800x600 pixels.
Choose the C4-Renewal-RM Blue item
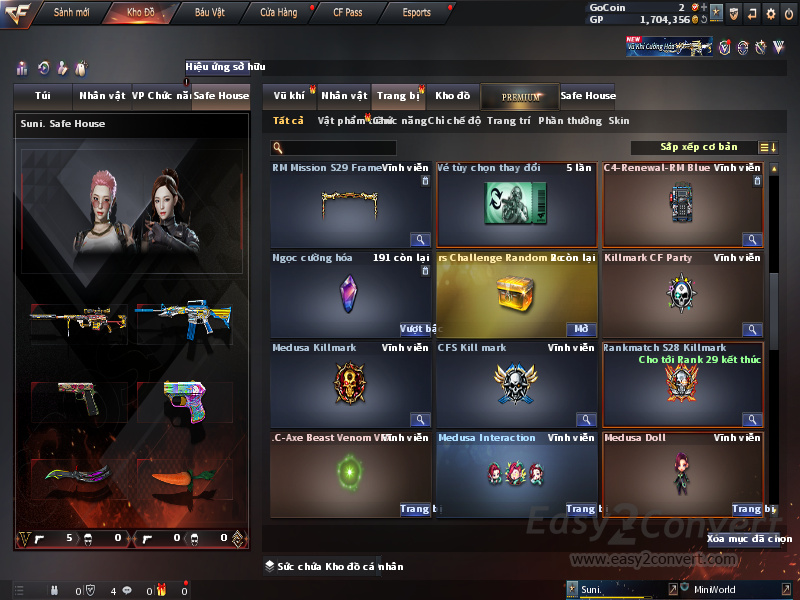pyautogui.click(x=683, y=204)
